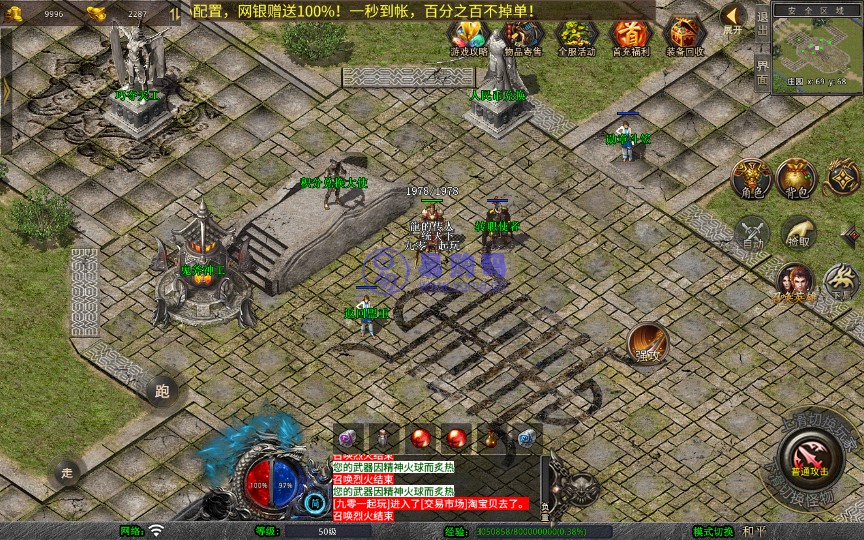864x540 pixels.
Task: Toggle 自动 auto-combat mode
Action: point(751,233)
